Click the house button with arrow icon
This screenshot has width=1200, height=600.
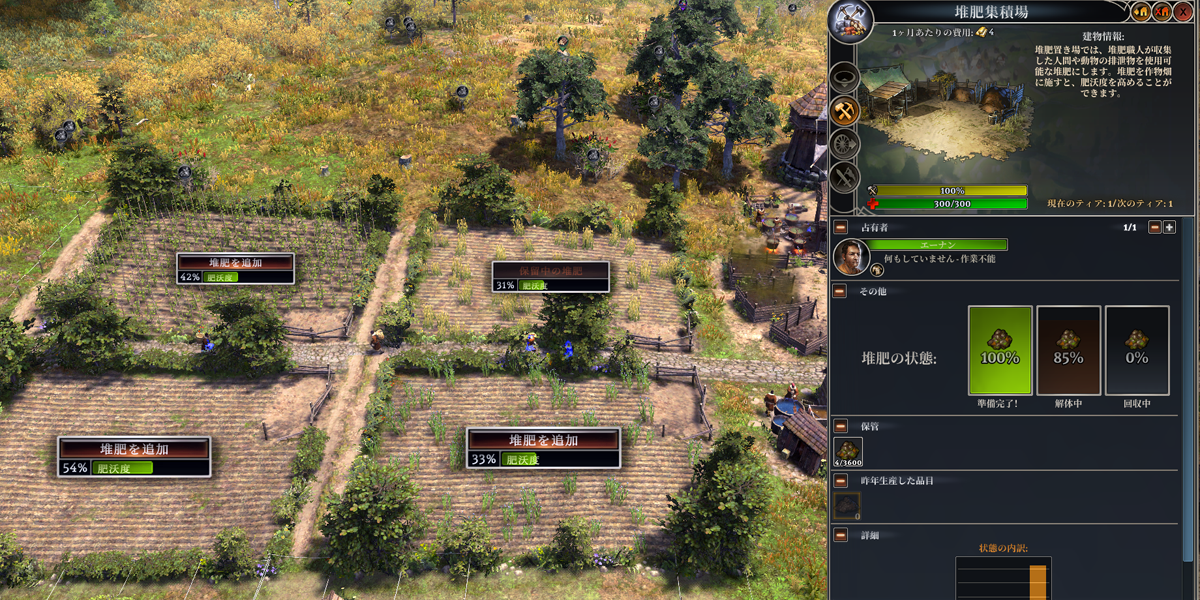[x=1141, y=12]
